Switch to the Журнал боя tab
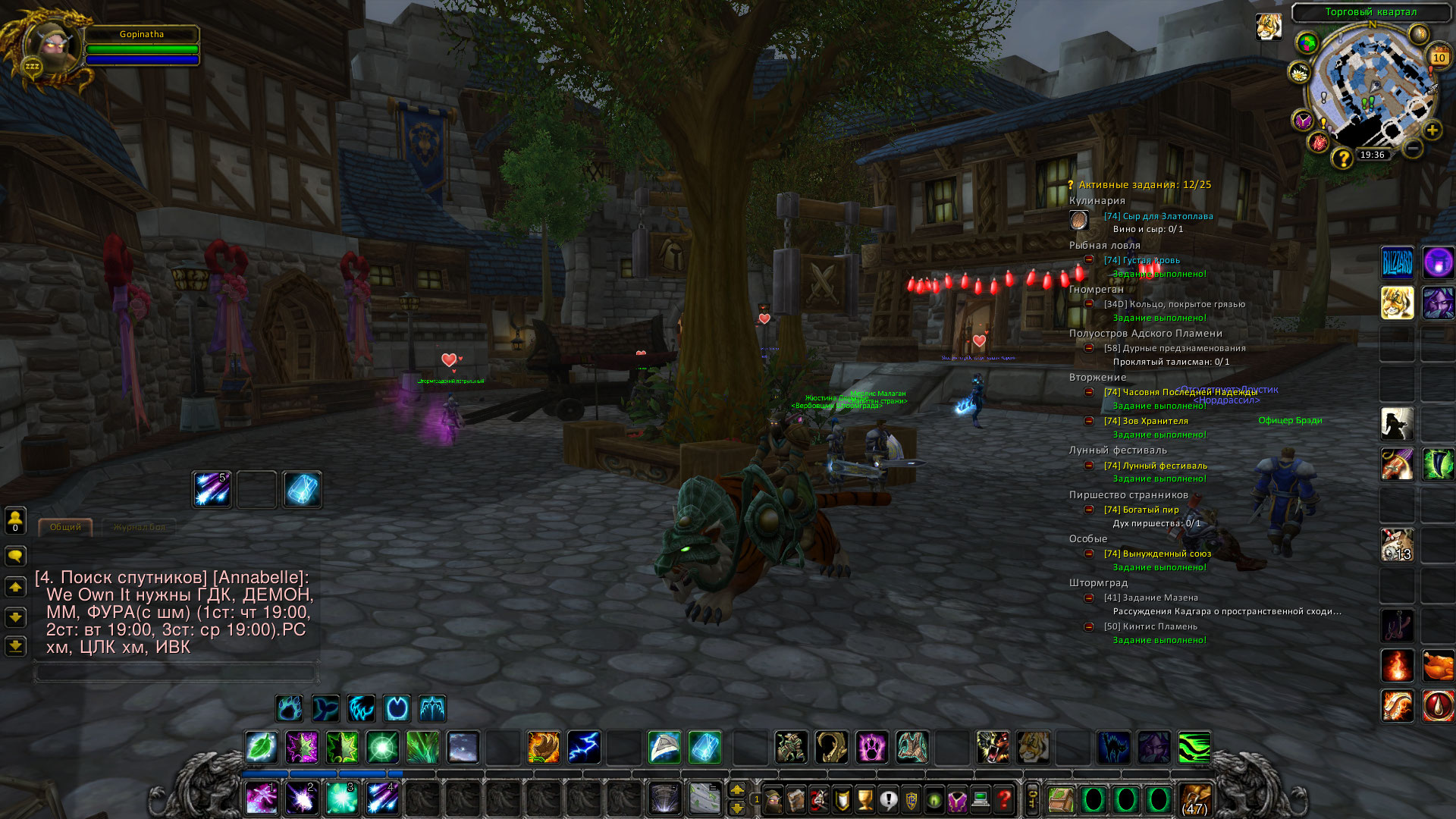This screenshot has width=1456, height=819. (x=140, y=526)
